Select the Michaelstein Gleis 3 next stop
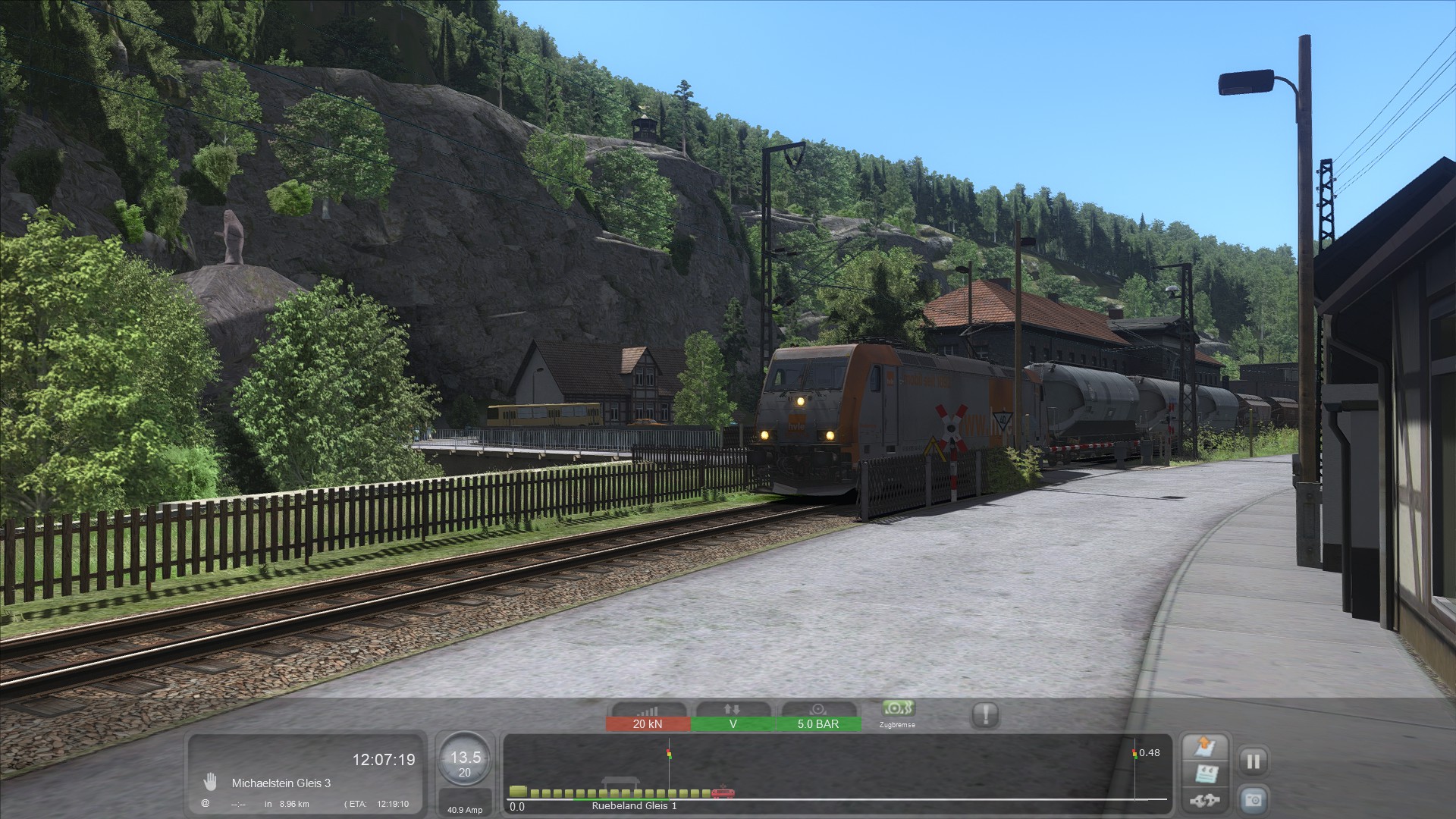 (x=281, y=783)
